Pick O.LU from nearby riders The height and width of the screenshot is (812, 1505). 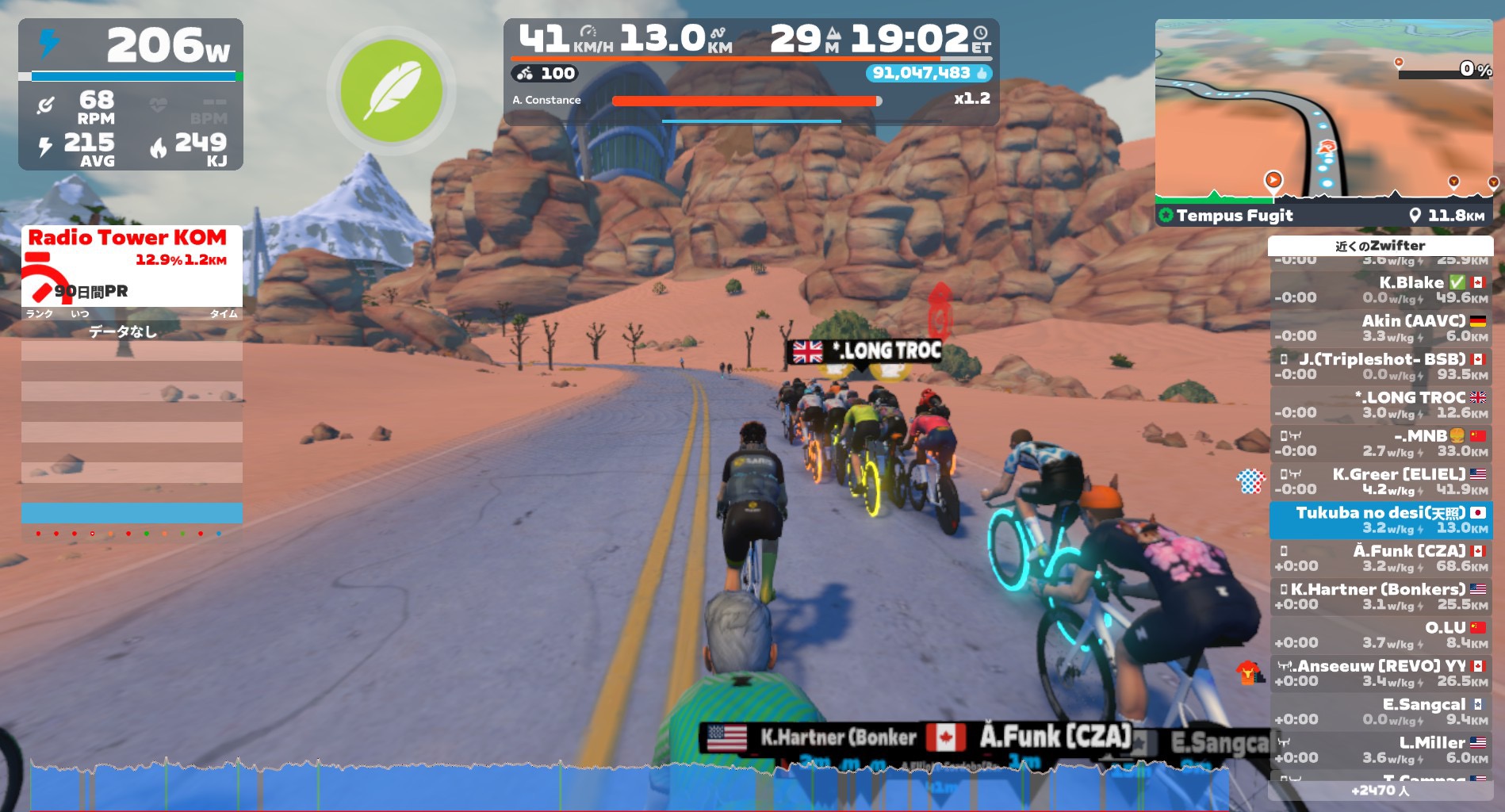point(1381,634)
